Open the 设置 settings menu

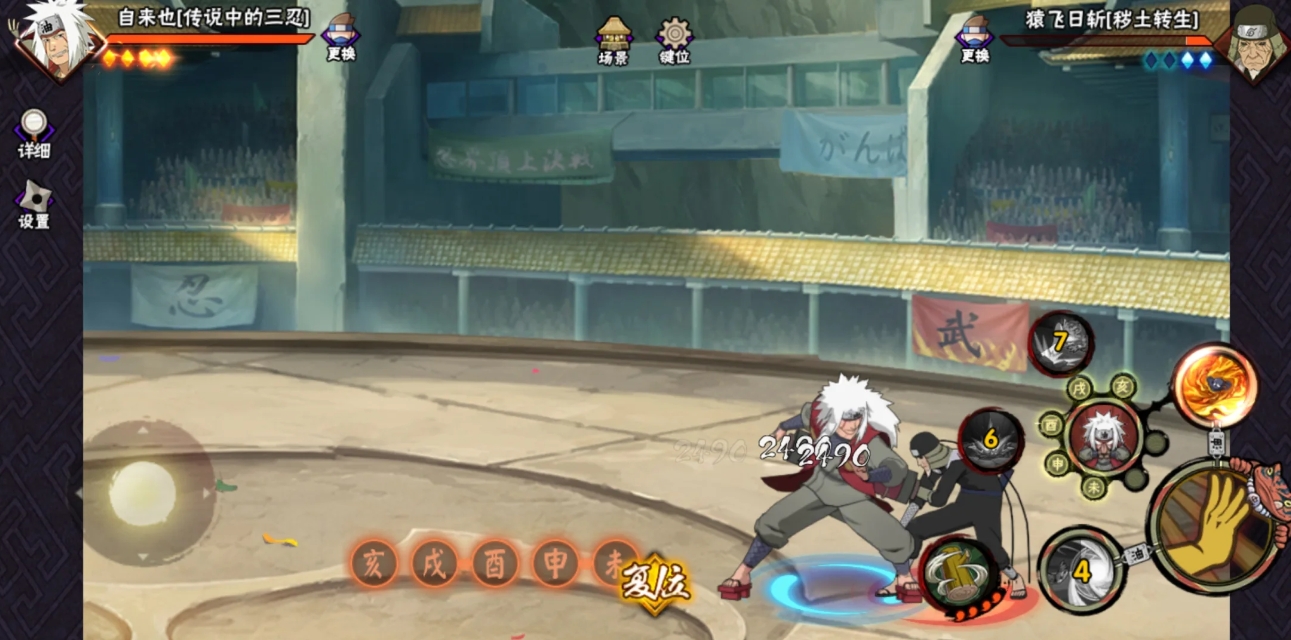(x=34, y=204)
